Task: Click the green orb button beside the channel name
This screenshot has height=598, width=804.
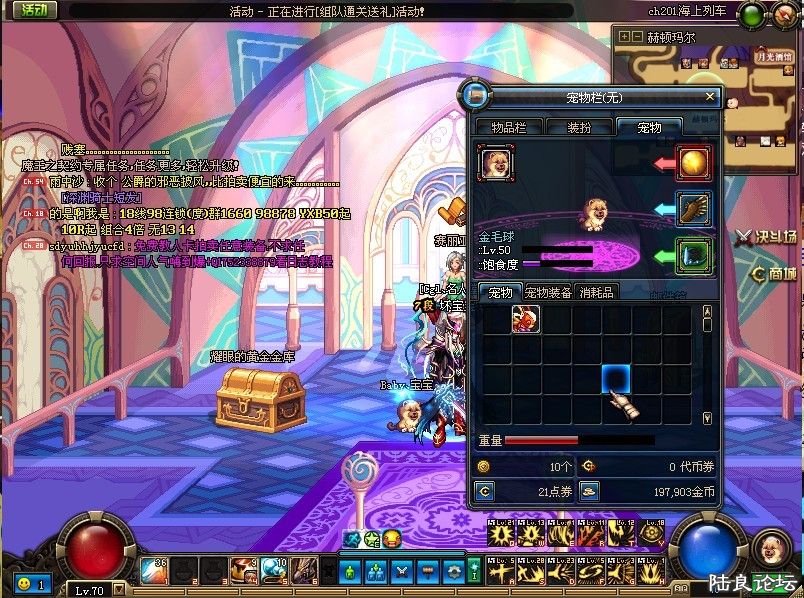Action: click(752, 13)
